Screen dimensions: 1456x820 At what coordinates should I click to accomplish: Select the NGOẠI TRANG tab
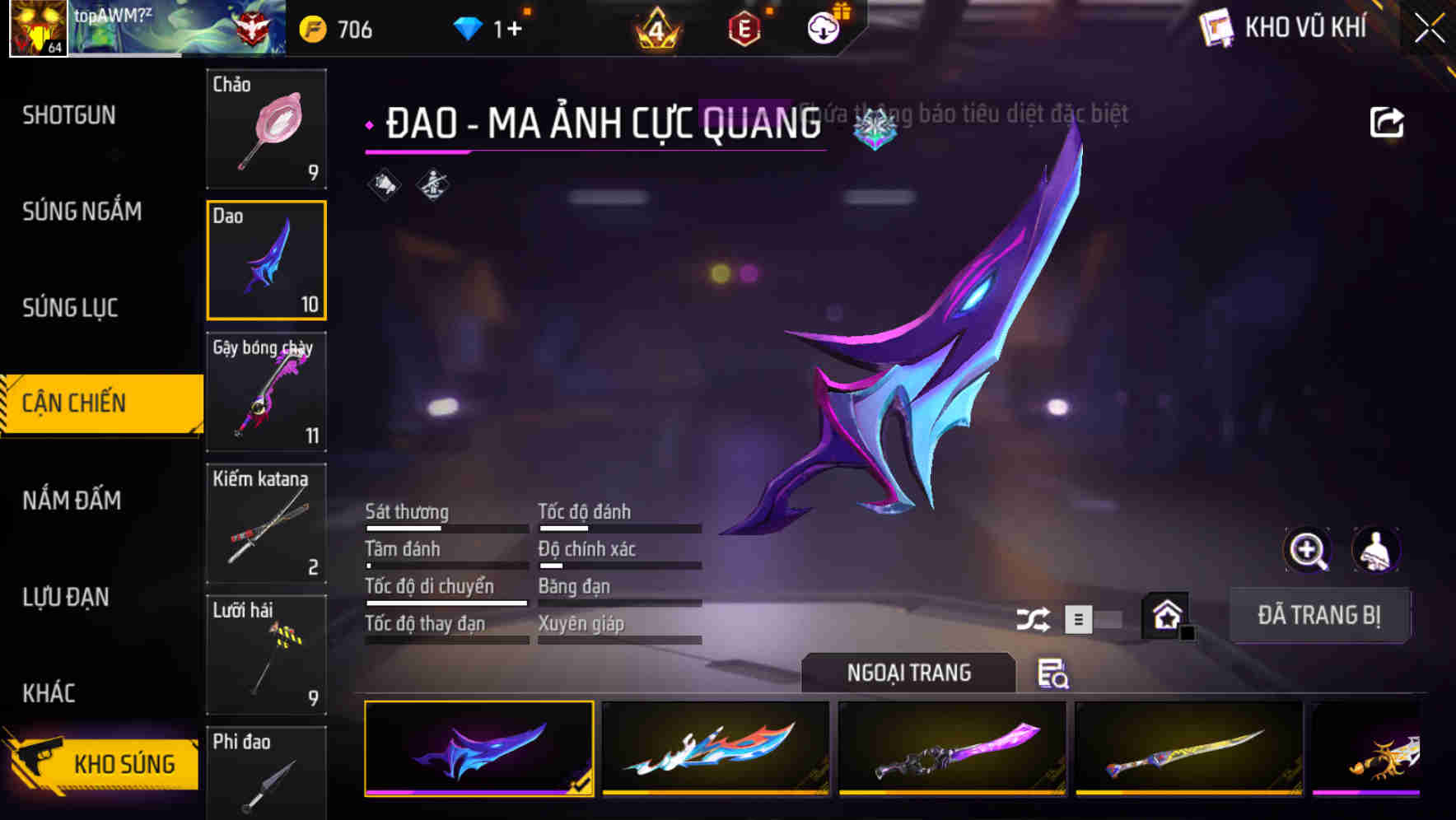909,672
